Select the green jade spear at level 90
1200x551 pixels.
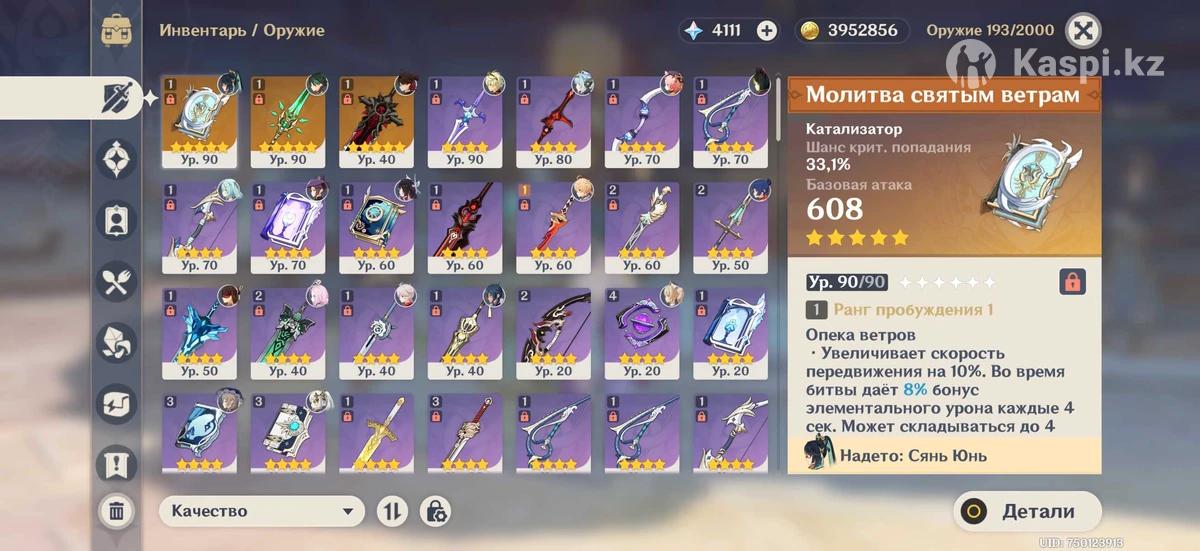pyautogui.click(x=288, y=120)
